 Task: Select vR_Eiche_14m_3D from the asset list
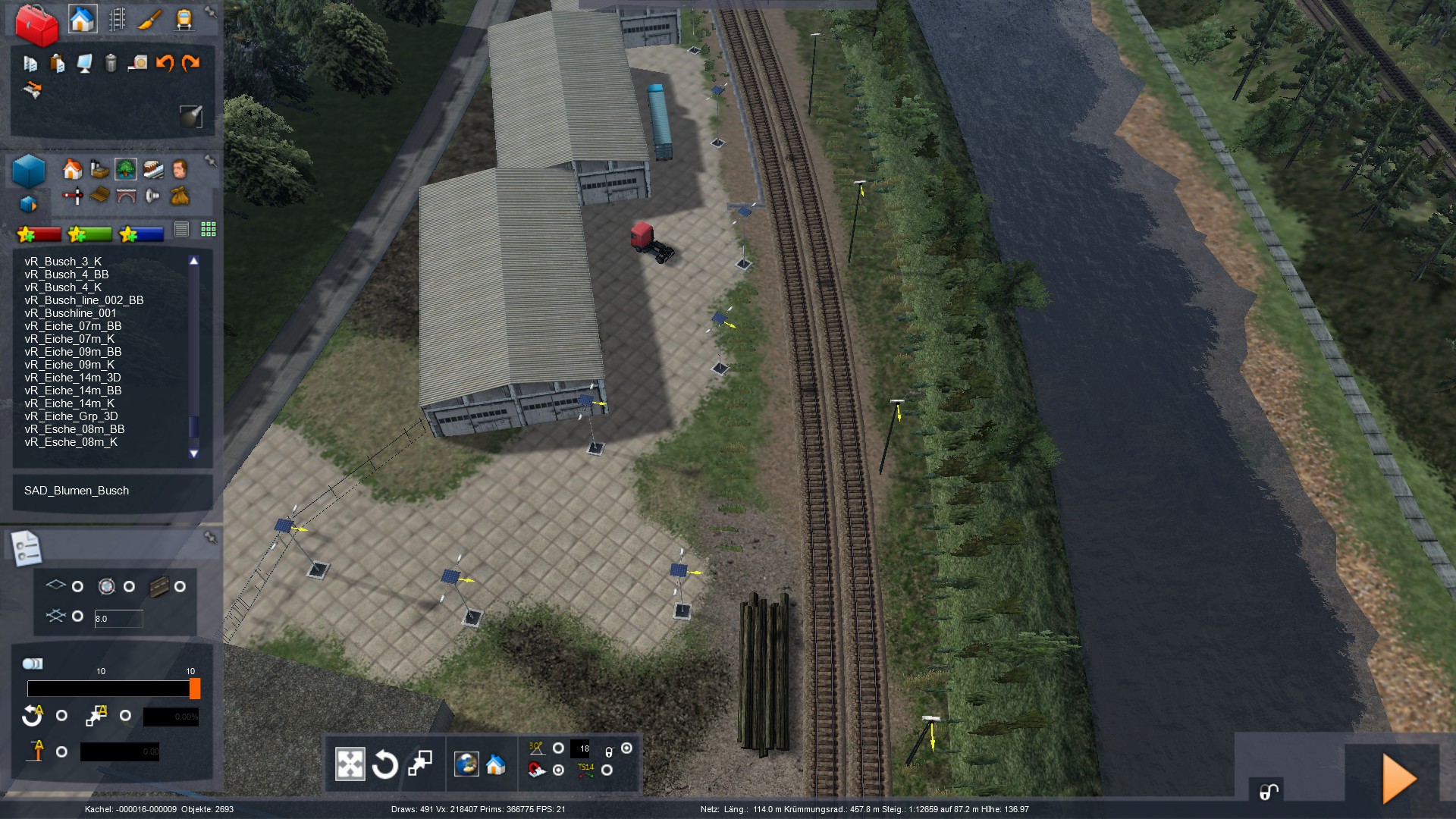tap(73, 378)
